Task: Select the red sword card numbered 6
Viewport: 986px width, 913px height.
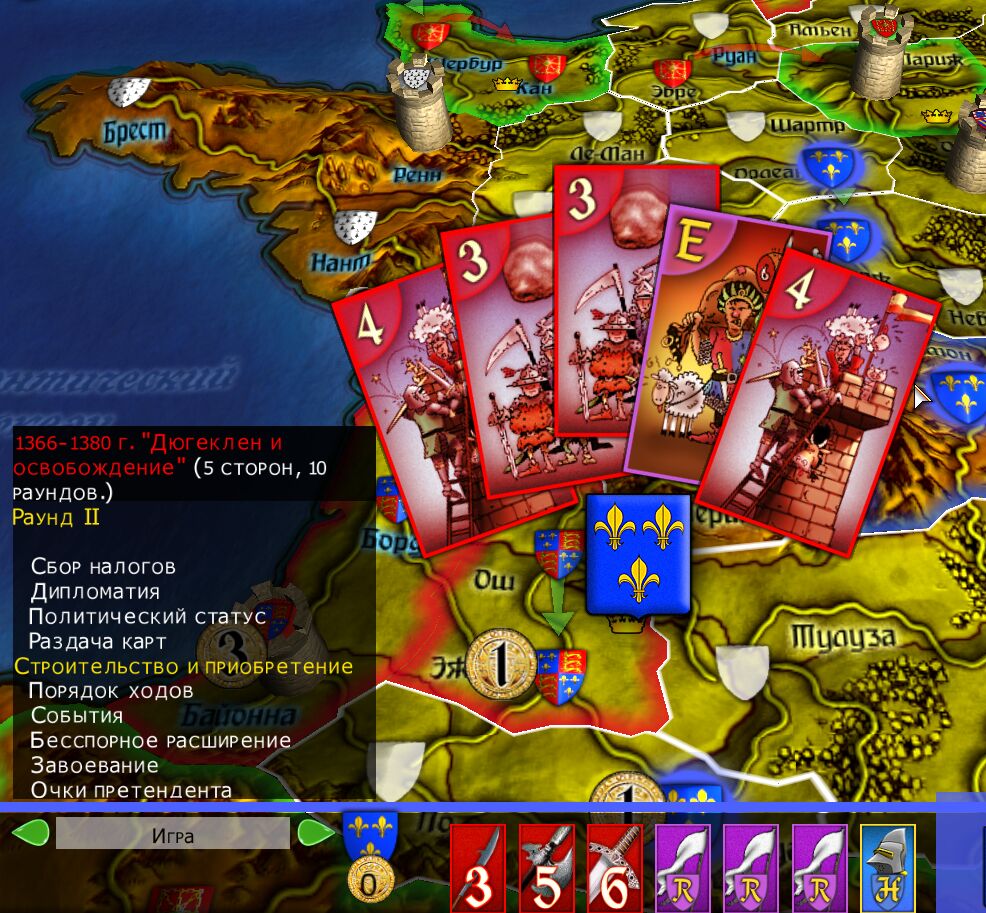Action: click(615, 867)
